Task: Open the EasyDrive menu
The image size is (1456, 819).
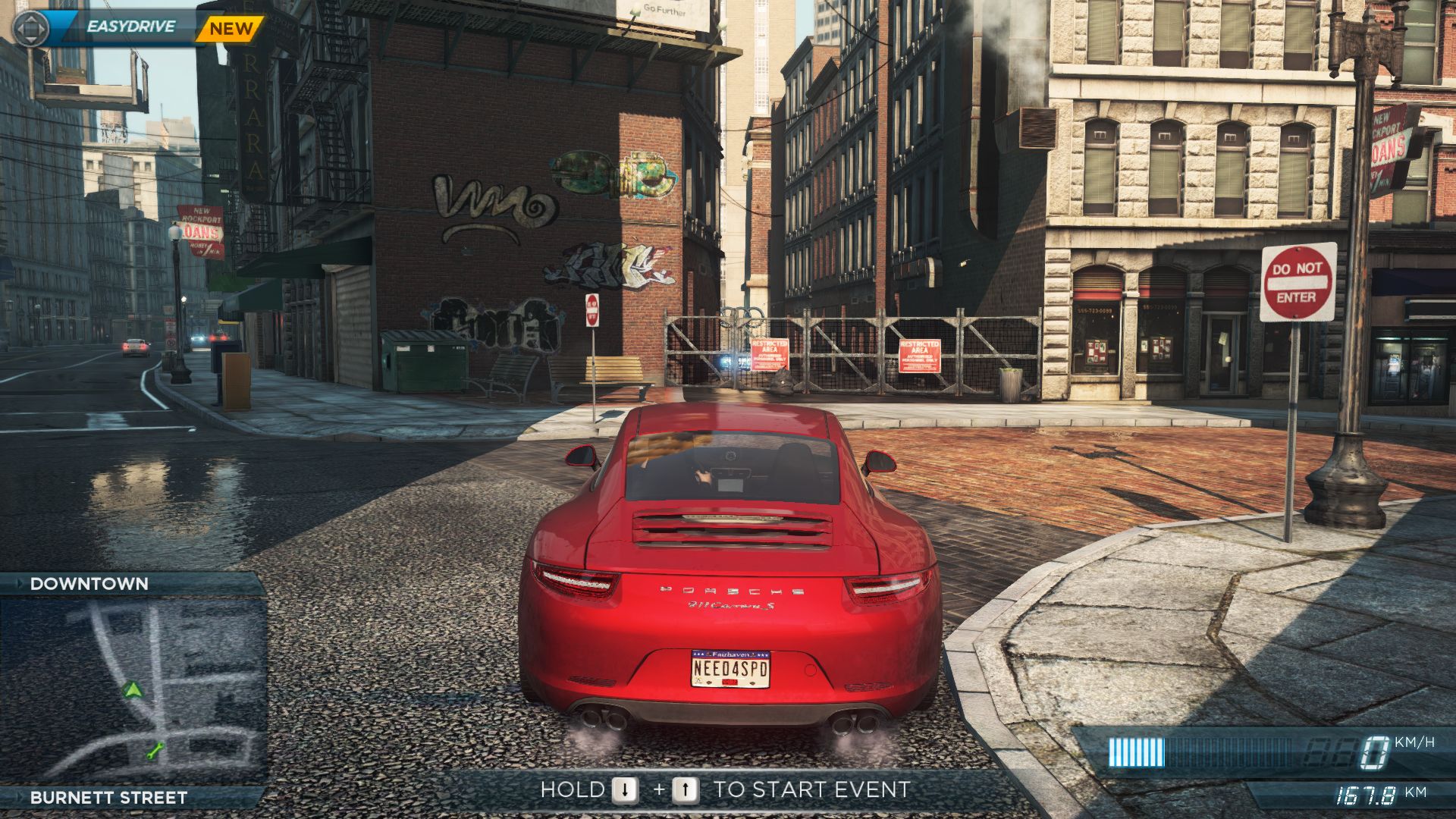Action: pos(130,27)
